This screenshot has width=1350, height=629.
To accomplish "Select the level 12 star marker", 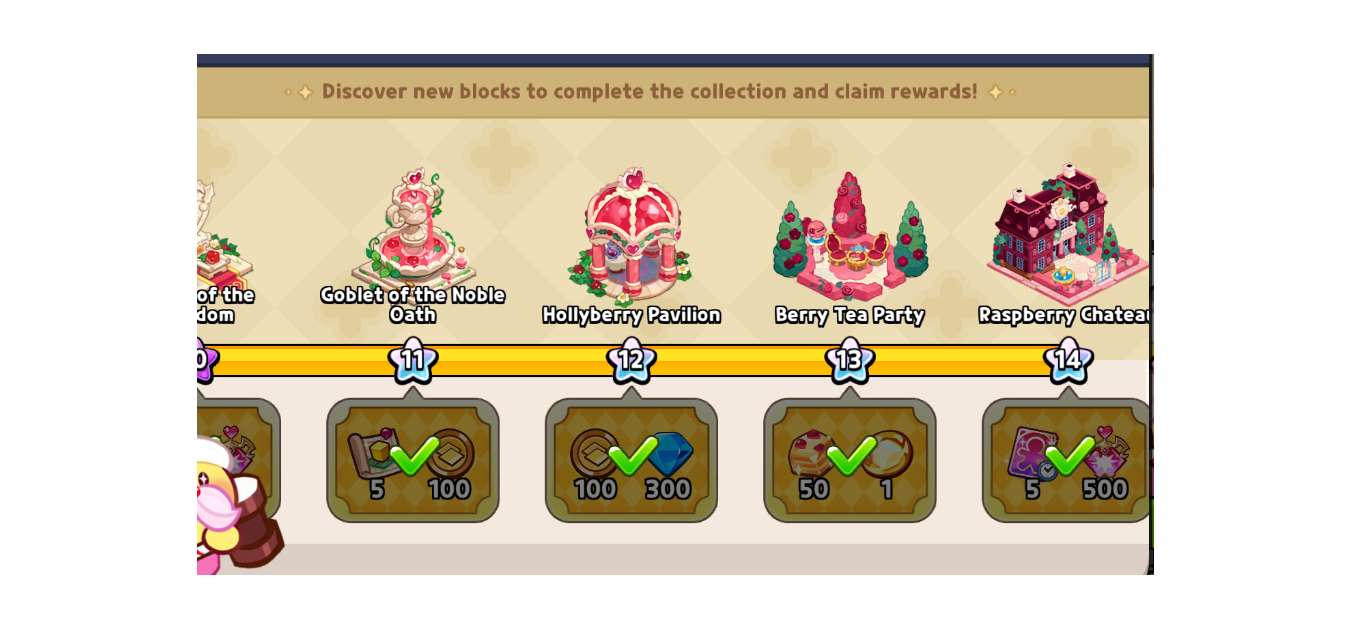I will (x=631, y=359).
